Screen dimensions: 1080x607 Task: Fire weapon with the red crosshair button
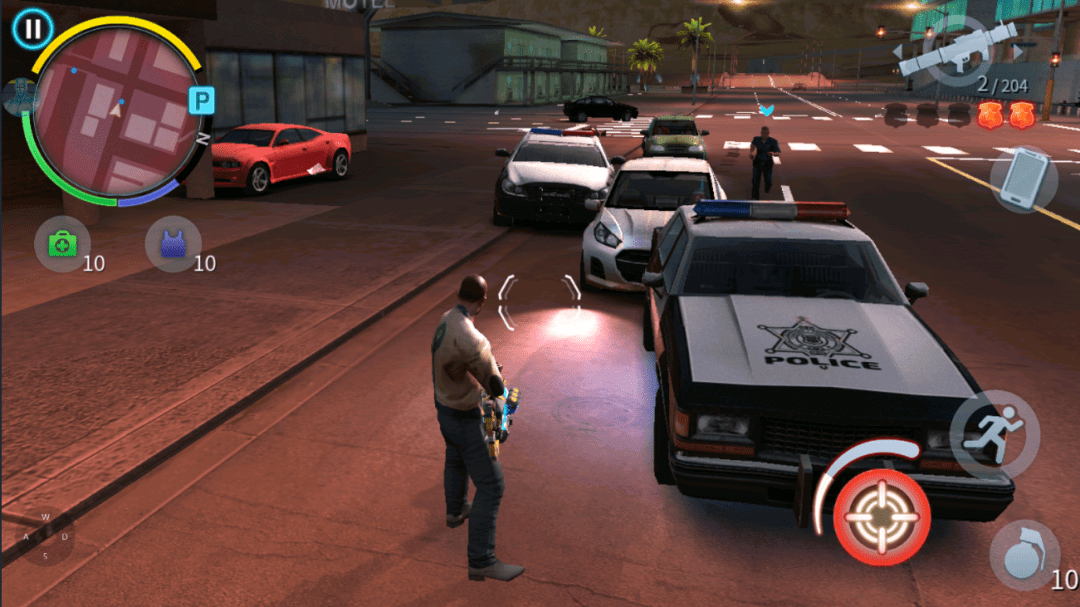882,516
